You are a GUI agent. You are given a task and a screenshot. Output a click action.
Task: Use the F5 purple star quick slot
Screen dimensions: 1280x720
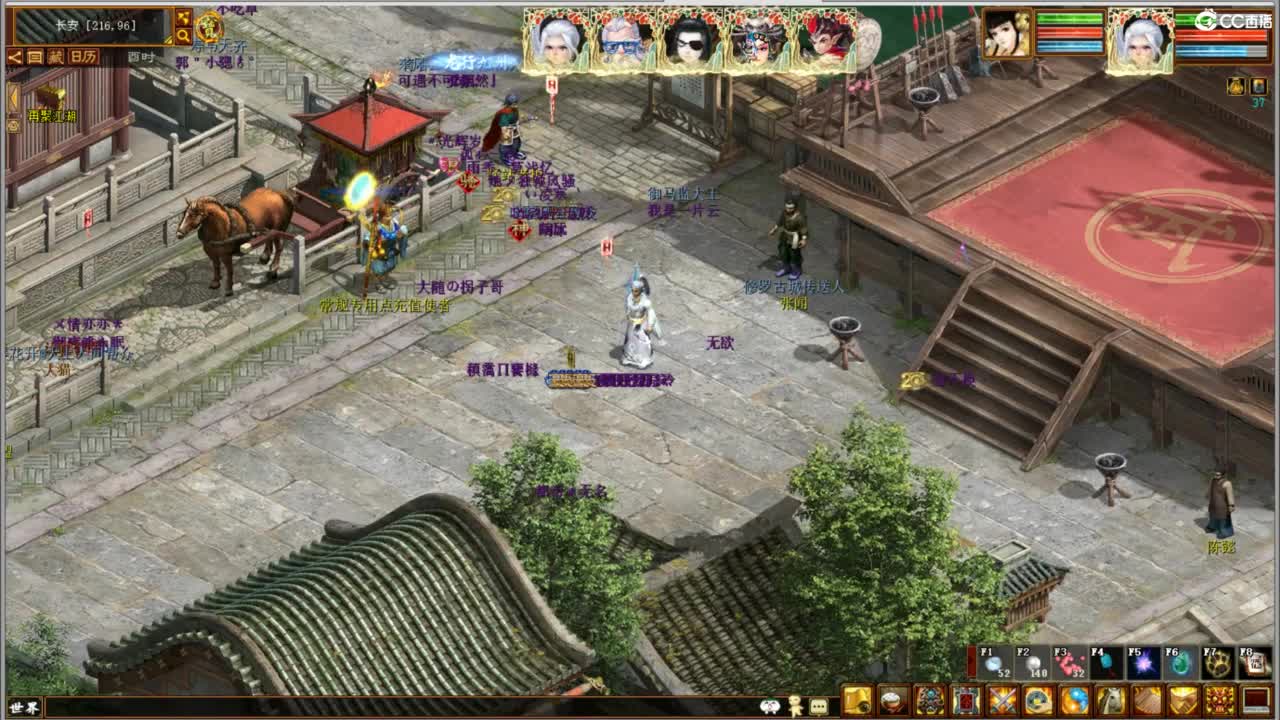pos(1142,666)
